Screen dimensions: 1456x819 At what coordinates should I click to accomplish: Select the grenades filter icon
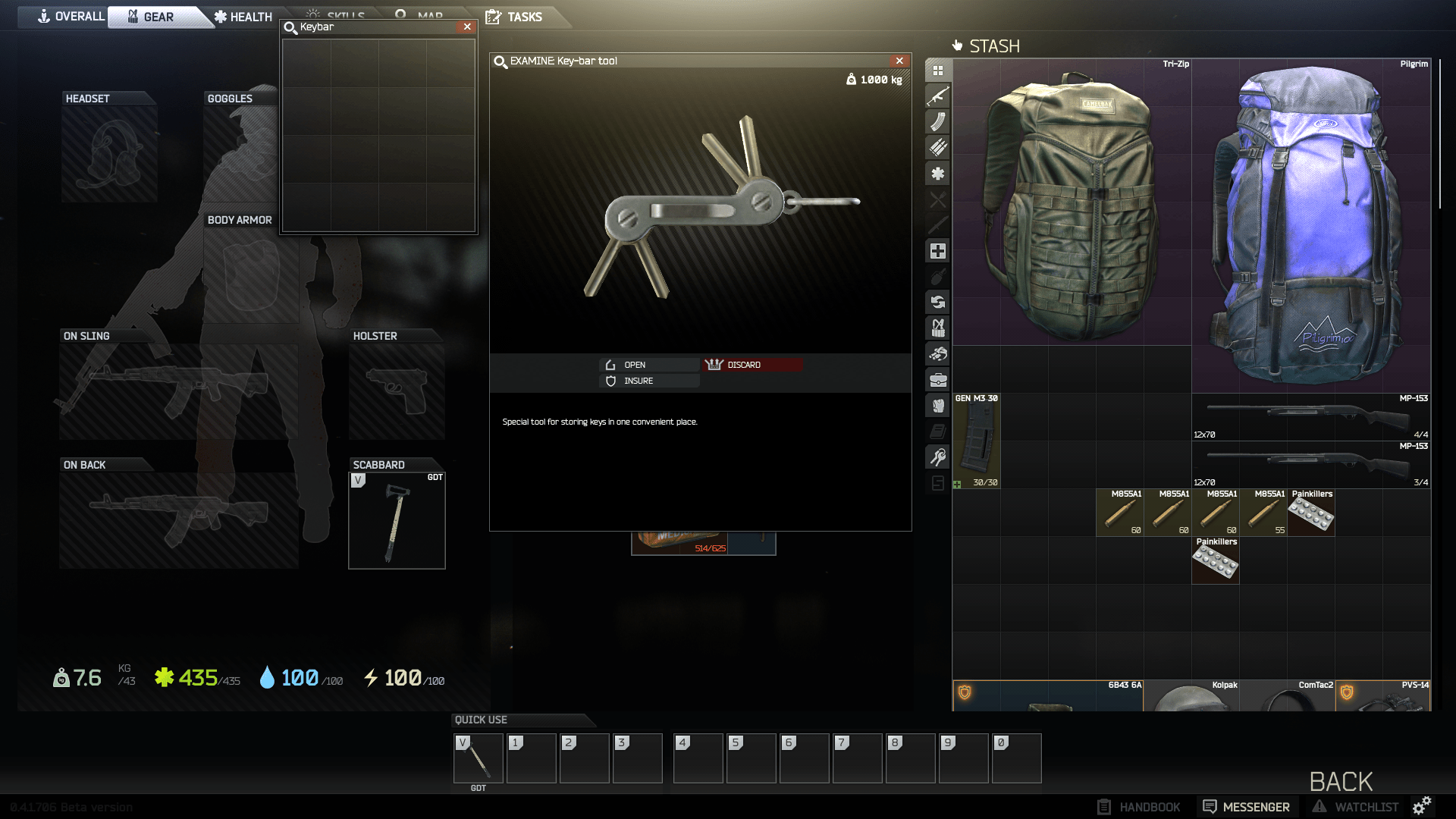[938, 277]
